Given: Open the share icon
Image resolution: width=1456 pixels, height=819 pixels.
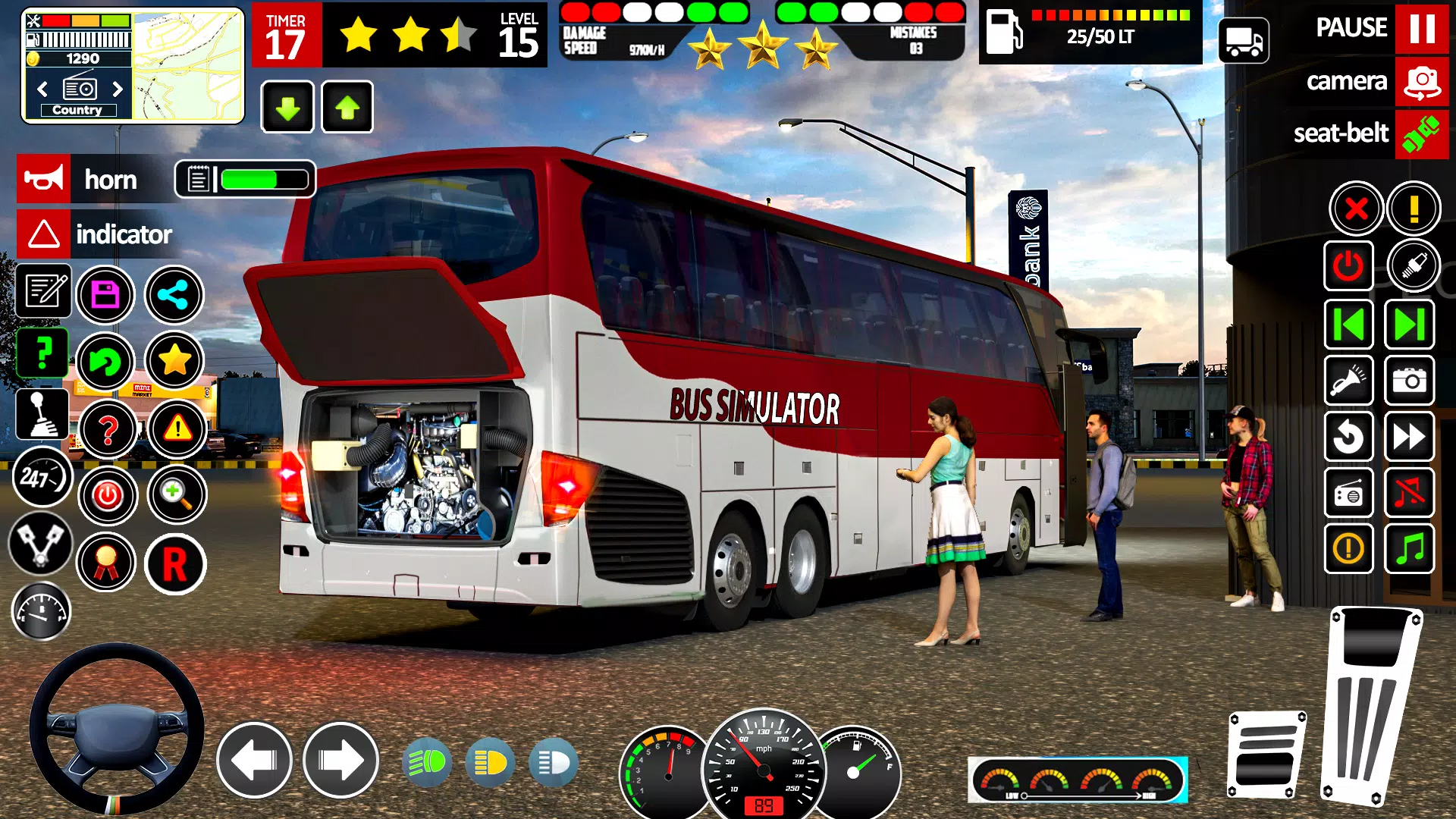Looking at the screenshot, I should click(173, 294).
